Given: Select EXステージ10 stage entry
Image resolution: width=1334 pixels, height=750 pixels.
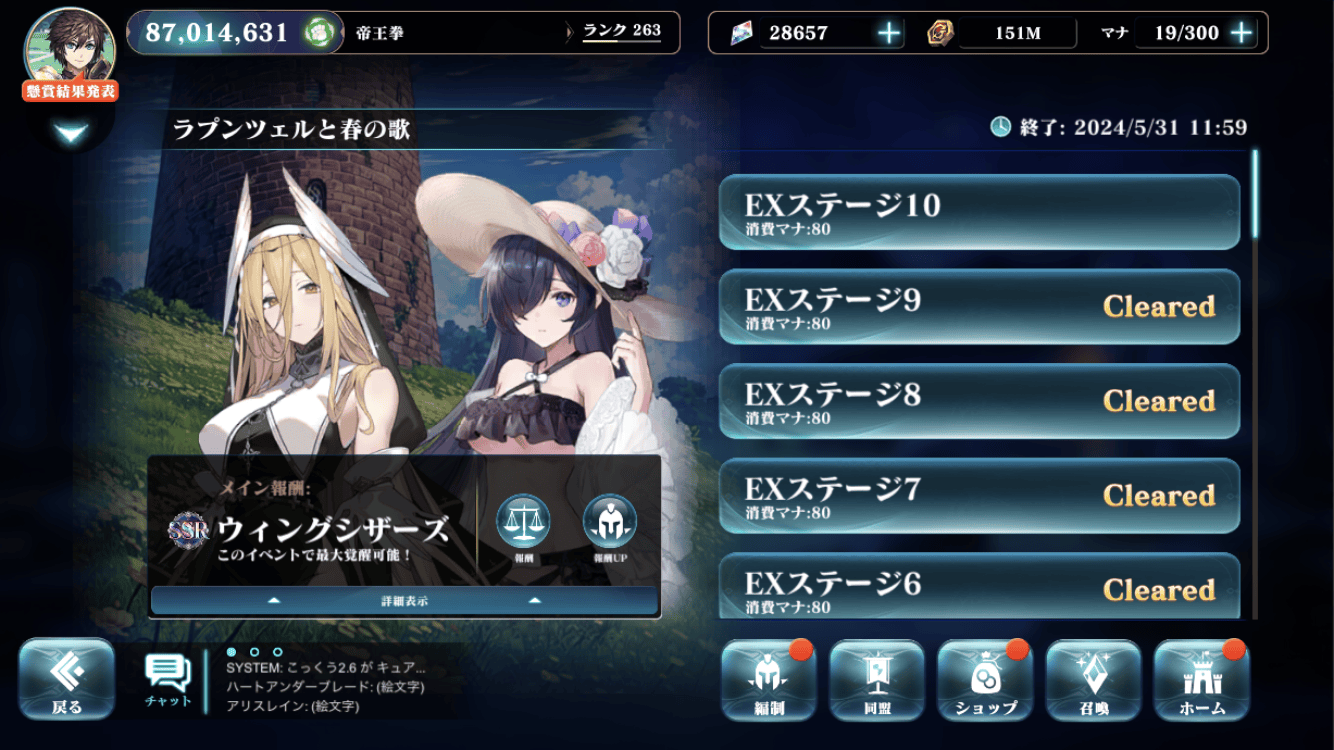Looking at the screenshot, I should [979, 212].
